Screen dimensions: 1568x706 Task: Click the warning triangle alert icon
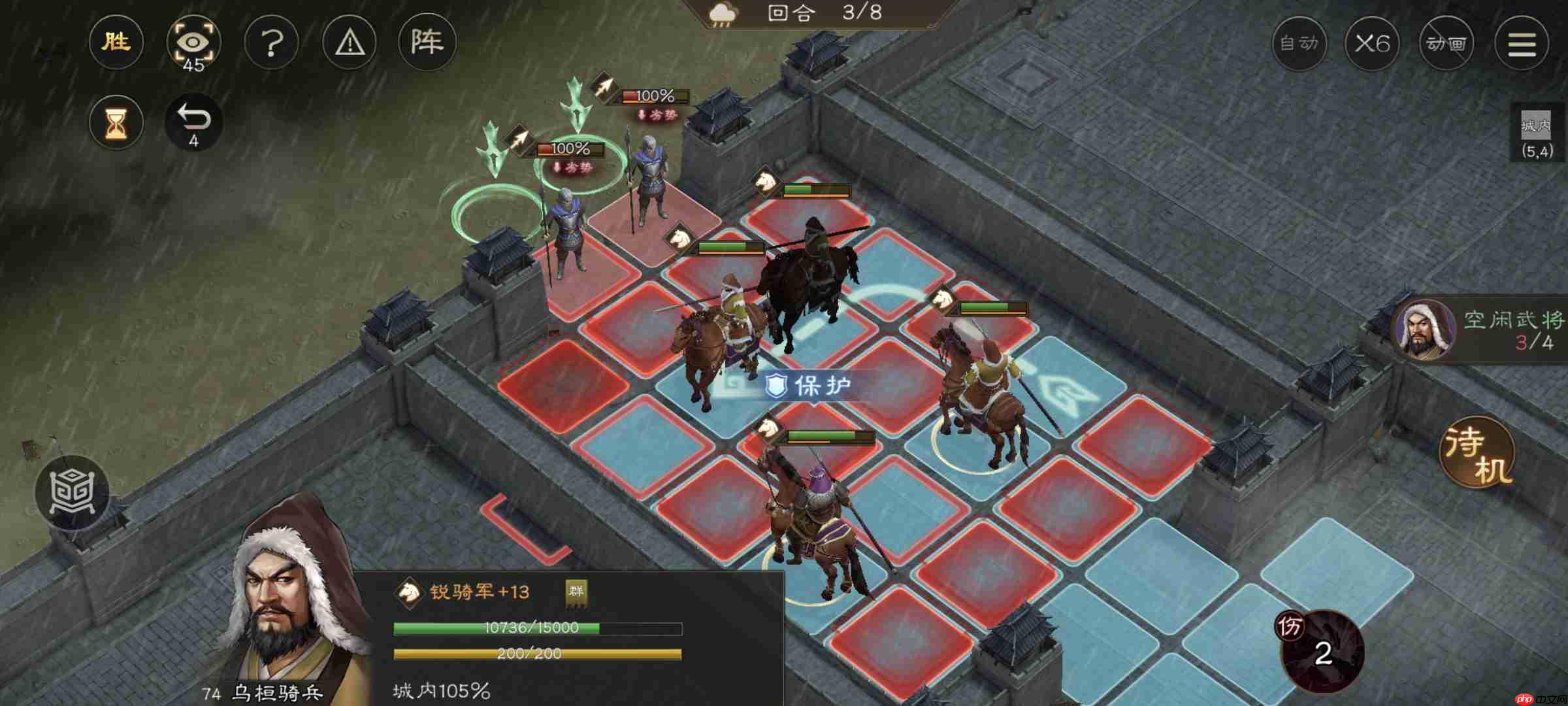coord(349,42)
